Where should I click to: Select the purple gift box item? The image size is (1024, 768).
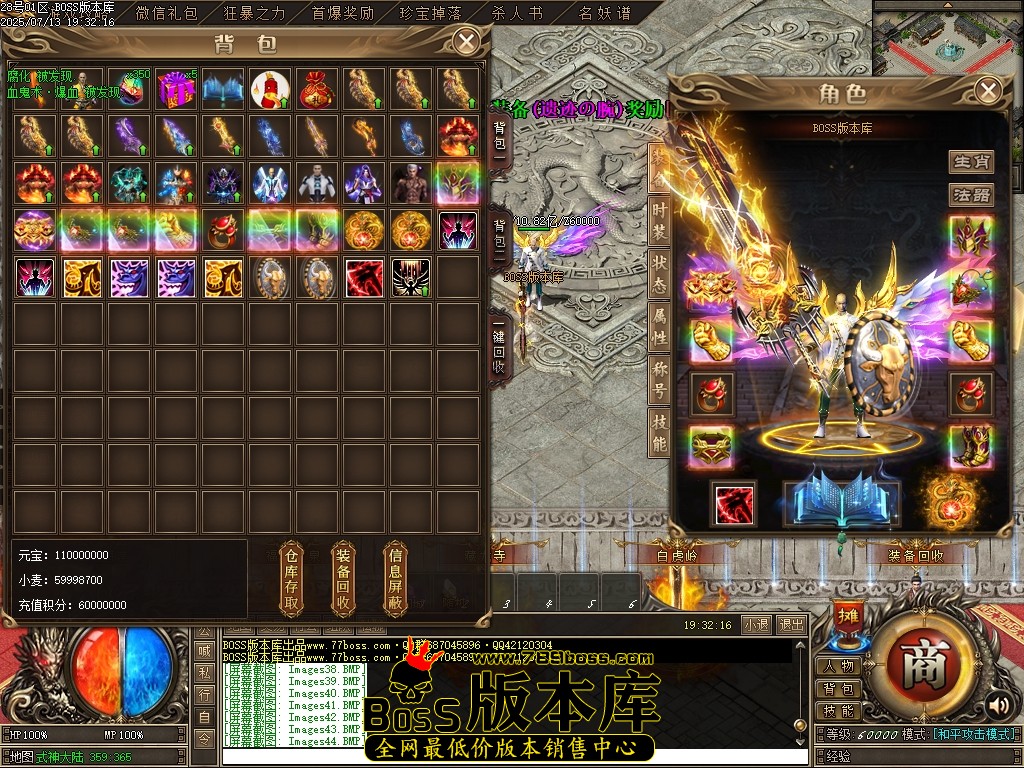click(177, 90)
